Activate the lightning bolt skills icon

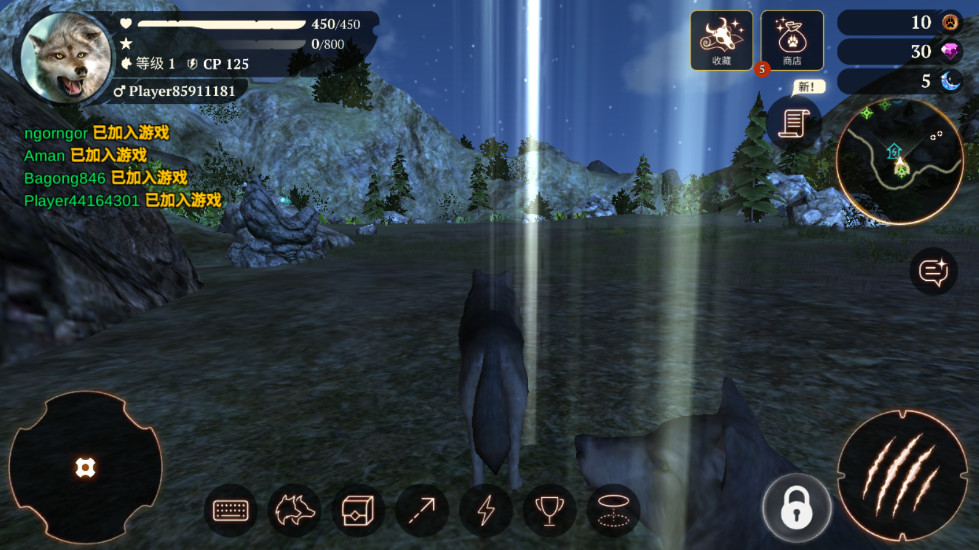486,510
